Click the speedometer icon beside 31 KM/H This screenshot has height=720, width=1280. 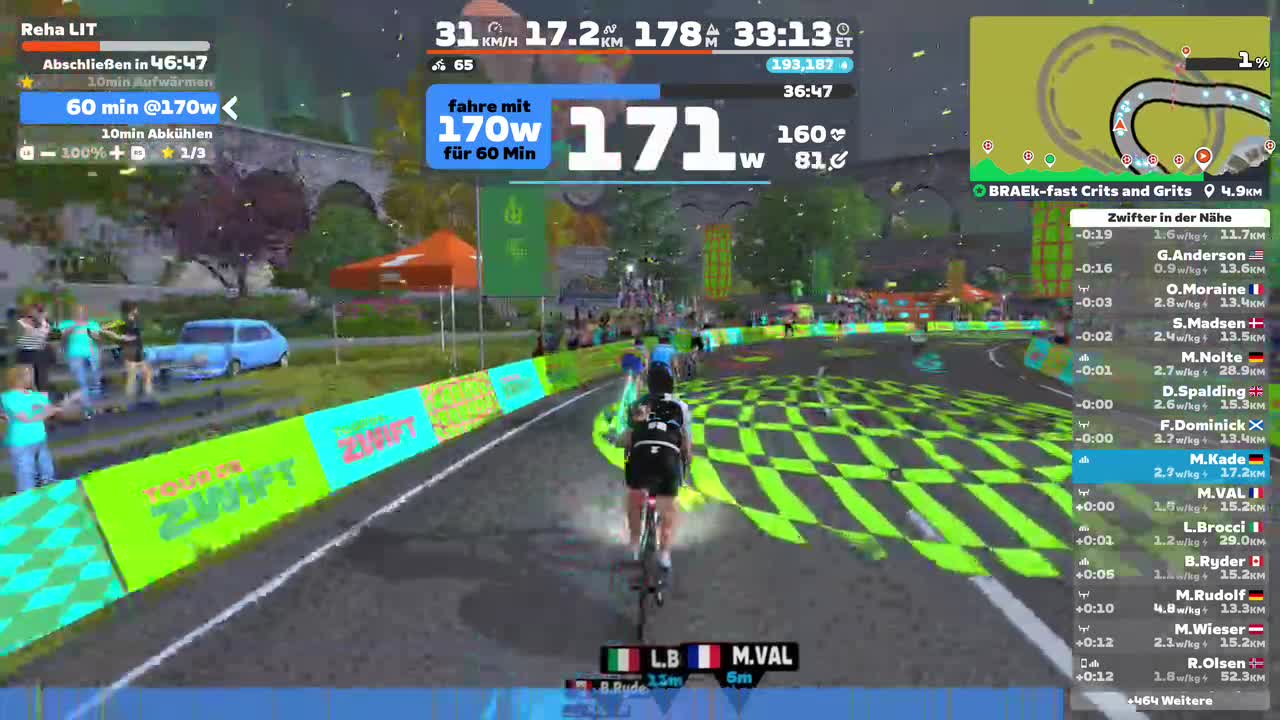tap(494, 29)
